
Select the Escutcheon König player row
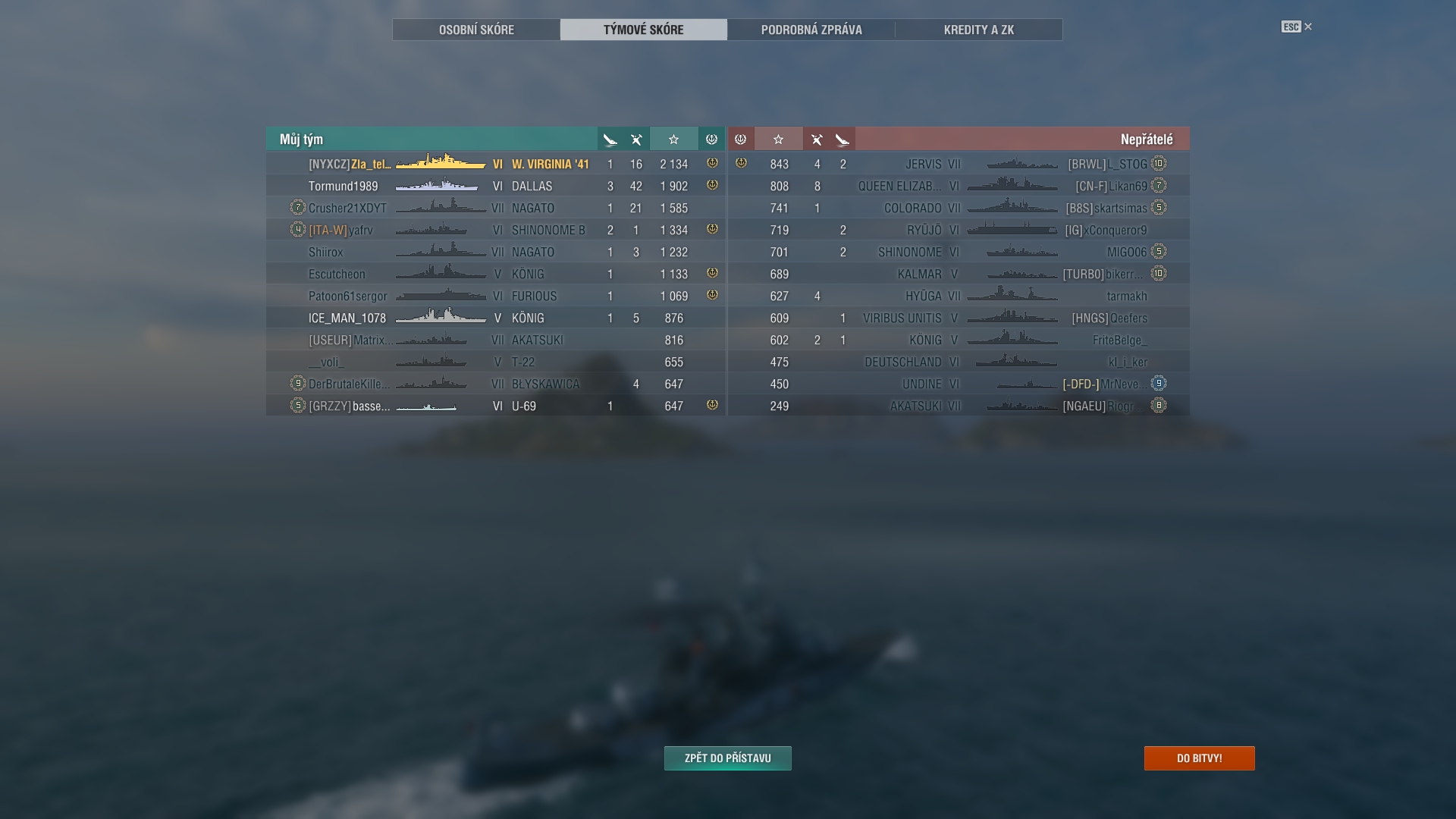click(496, 274)
